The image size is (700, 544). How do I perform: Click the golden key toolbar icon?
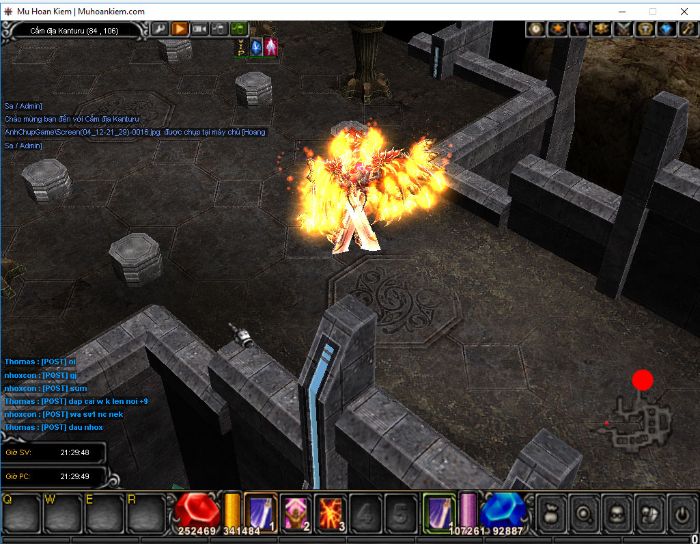[686, 29]
